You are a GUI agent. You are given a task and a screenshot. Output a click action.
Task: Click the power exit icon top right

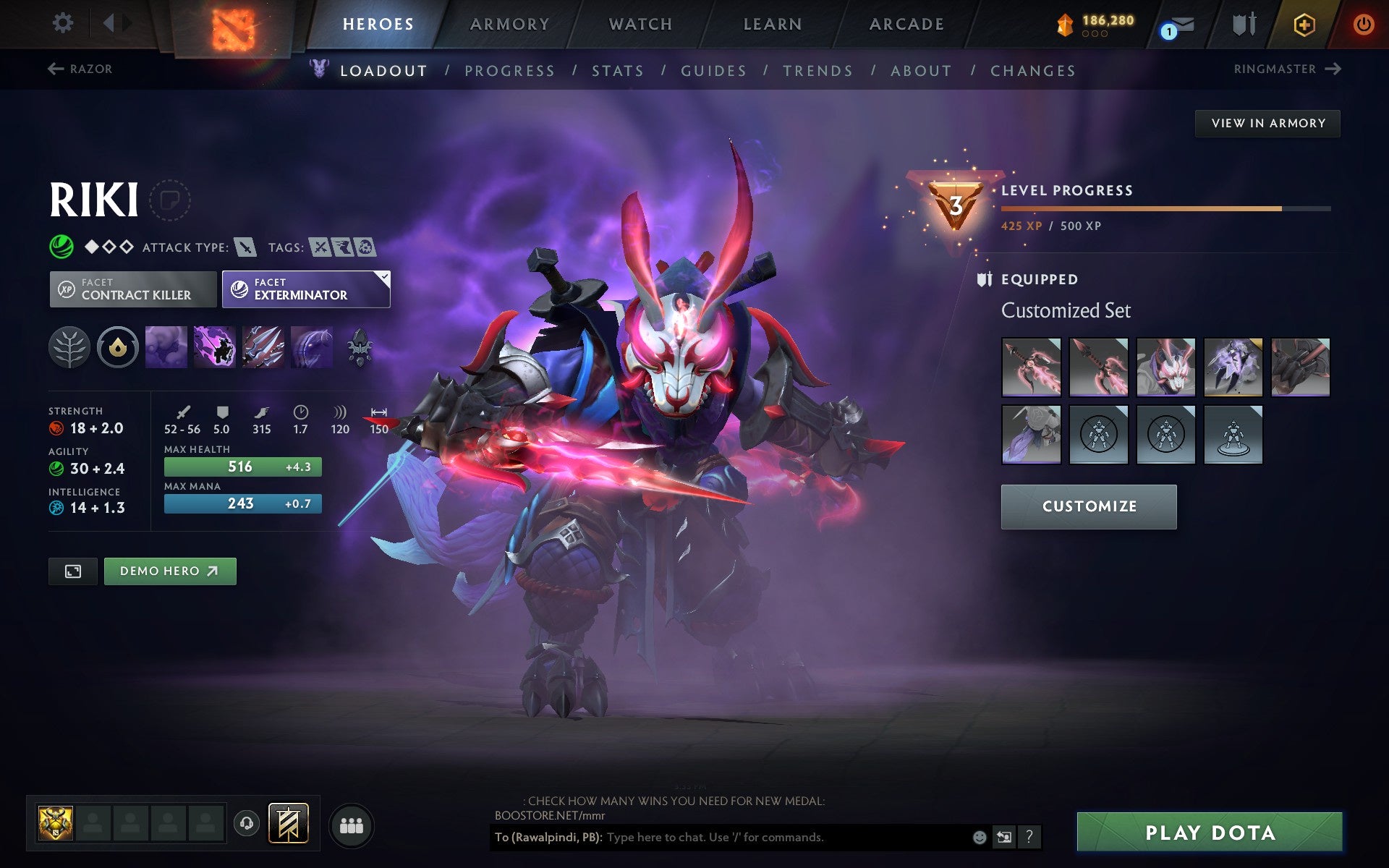(1362, 22)
